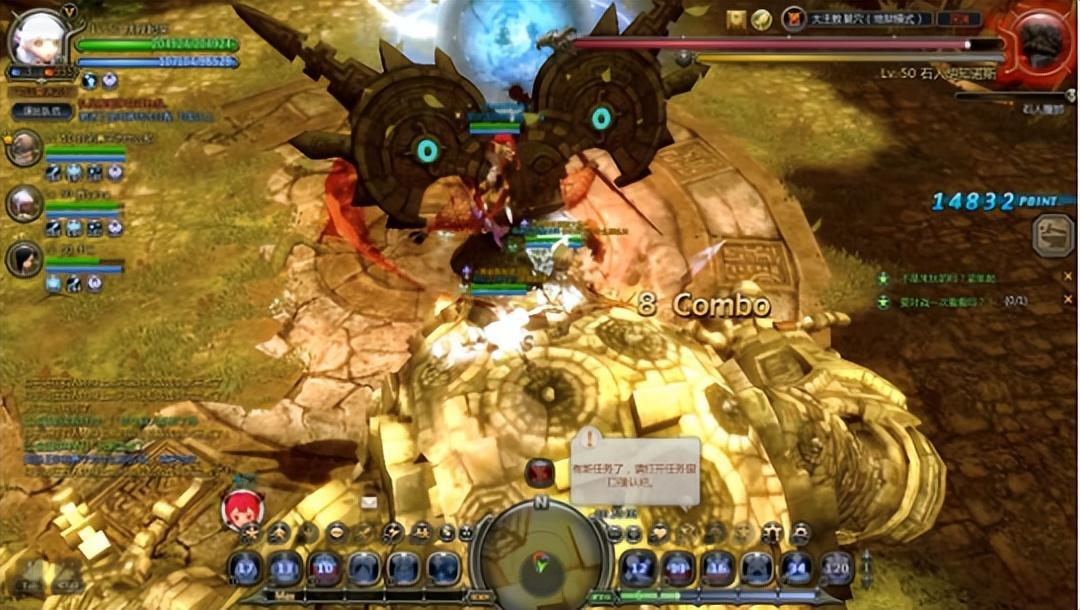Image resolution: width=1080 pixels, height=610 pixels.
Task: Use the skill slot showing cooldown 12
Action: [638, 568]
